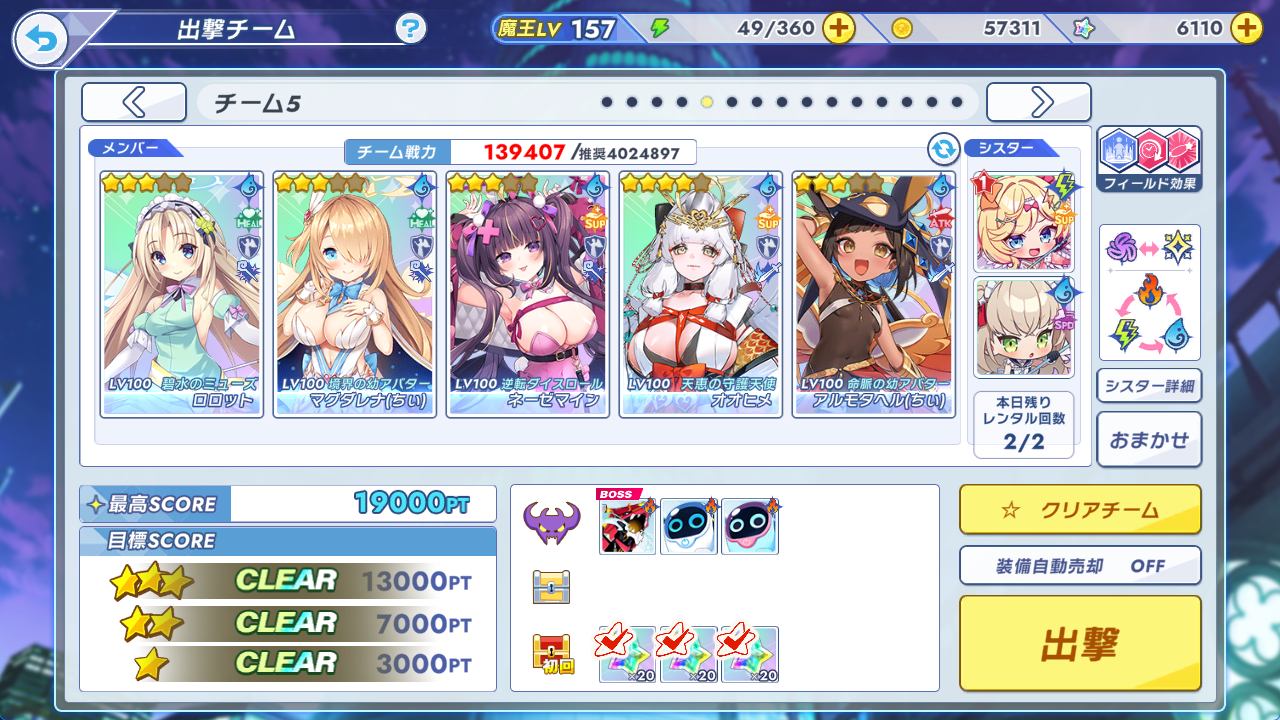The width and height of the screenshot is (1280, 720).
Task: Switch to the next team
Action: pyautogui.click(x=1038, y=102)
